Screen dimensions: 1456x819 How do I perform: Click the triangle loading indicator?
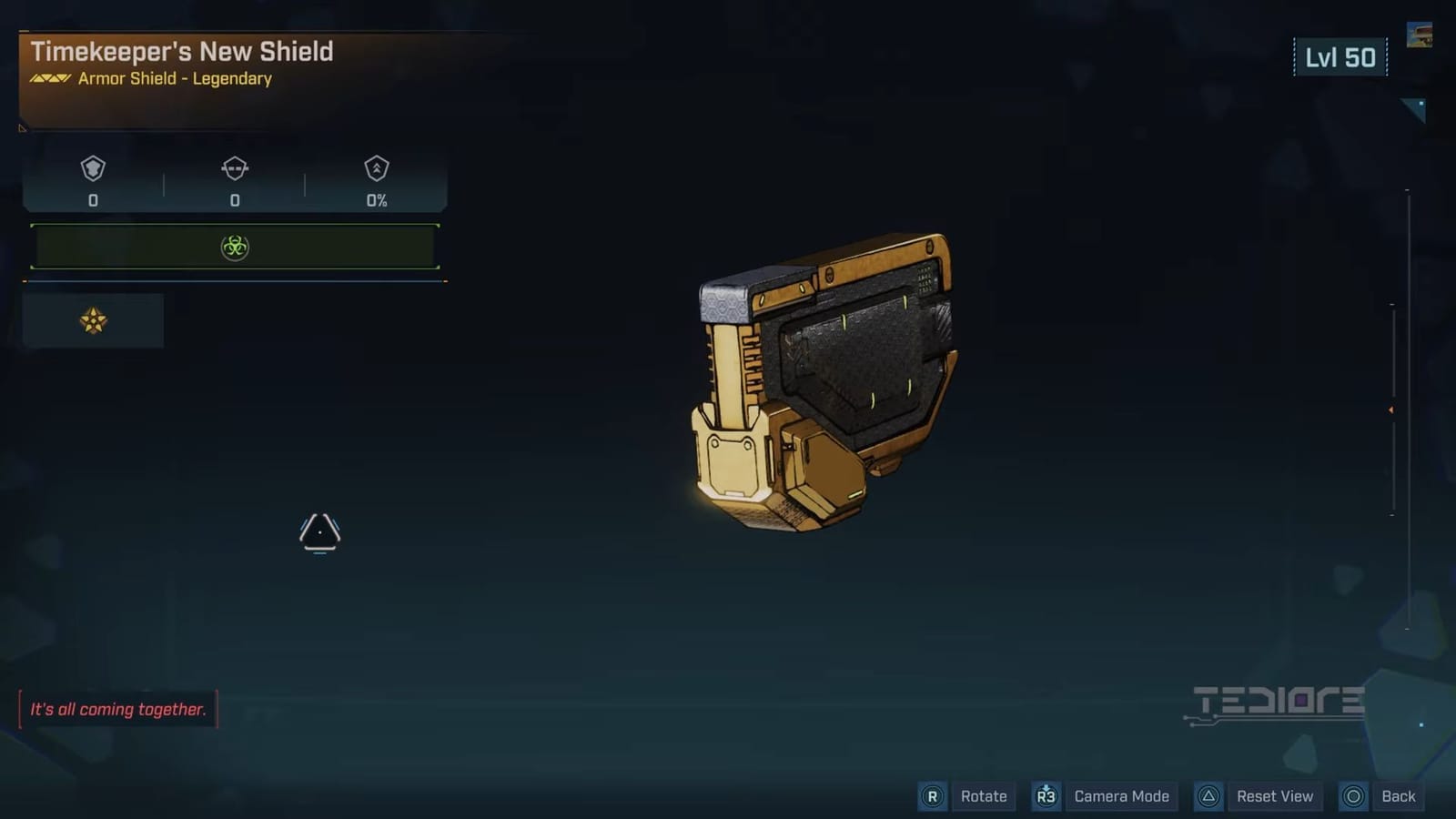coord(320,531)
